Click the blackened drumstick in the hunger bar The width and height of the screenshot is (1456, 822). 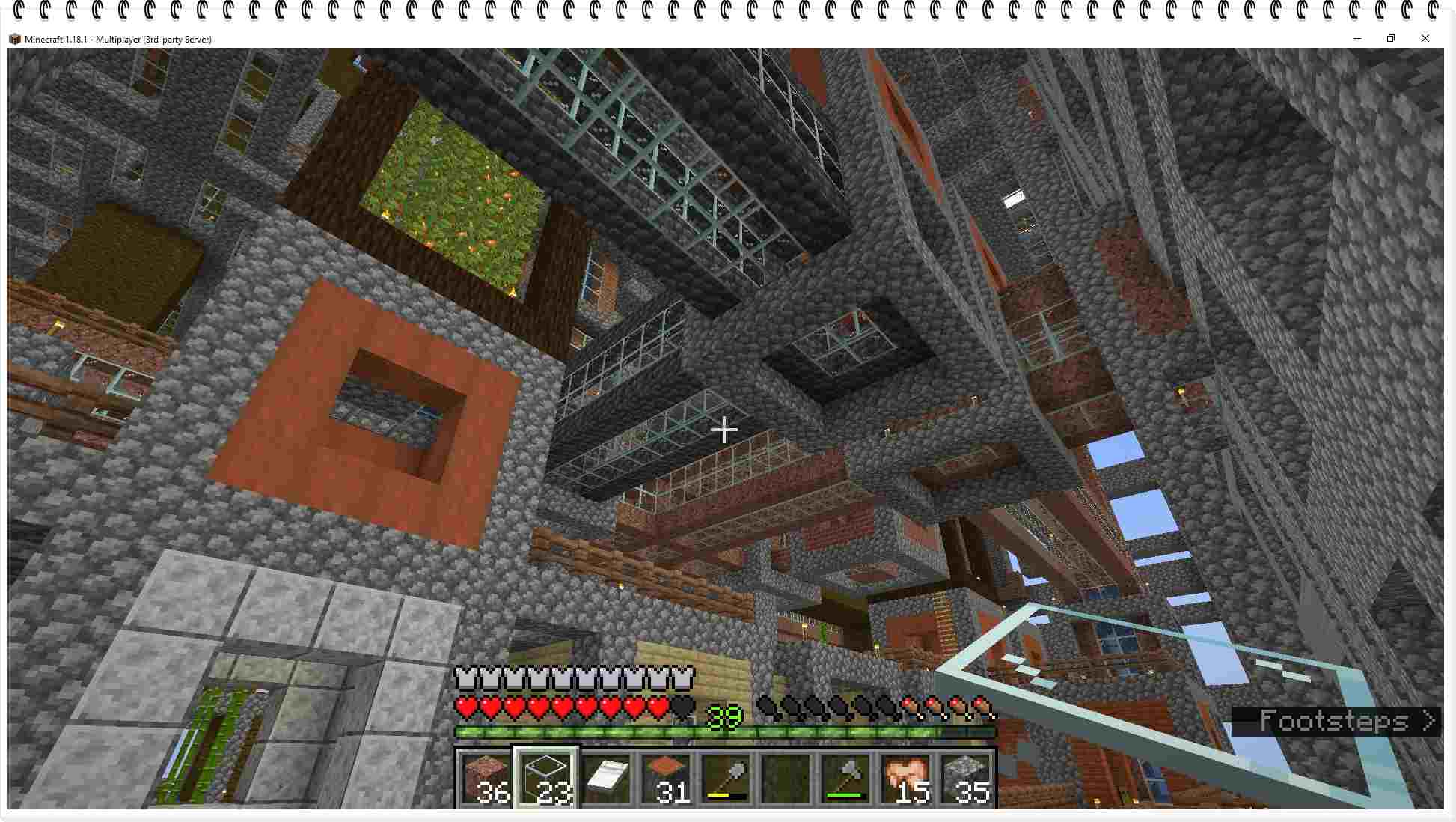pyautogui.click(x=771, y=707)
